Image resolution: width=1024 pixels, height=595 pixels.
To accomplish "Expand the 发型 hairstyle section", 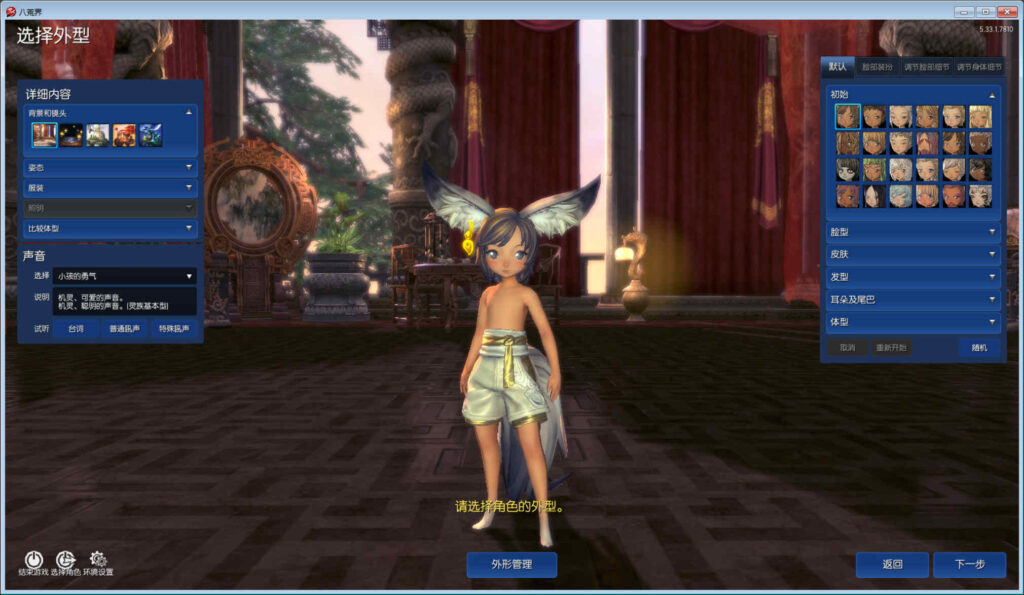I will [x=910, y=277].
